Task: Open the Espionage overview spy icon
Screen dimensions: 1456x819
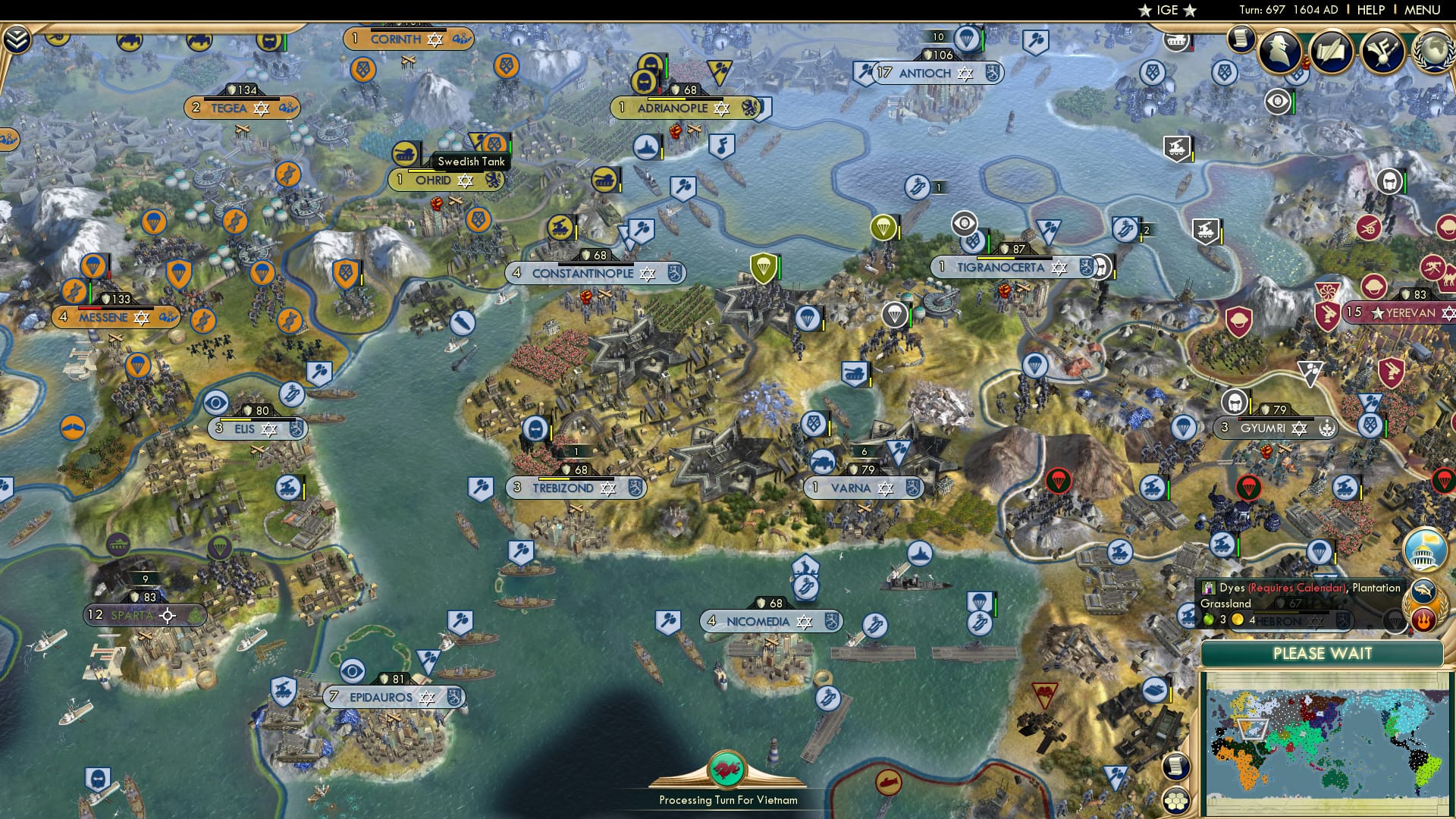Action: pyautogui.click(x=1280, y=52)
